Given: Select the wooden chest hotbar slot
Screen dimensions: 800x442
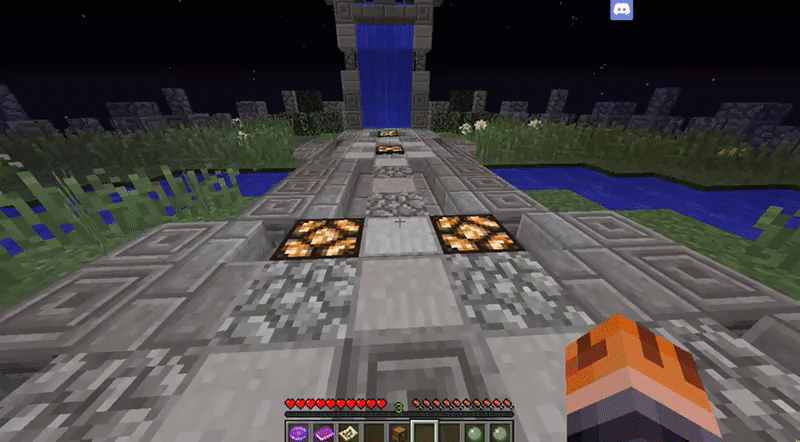Looking at the screenshot, I should [399, 432].
